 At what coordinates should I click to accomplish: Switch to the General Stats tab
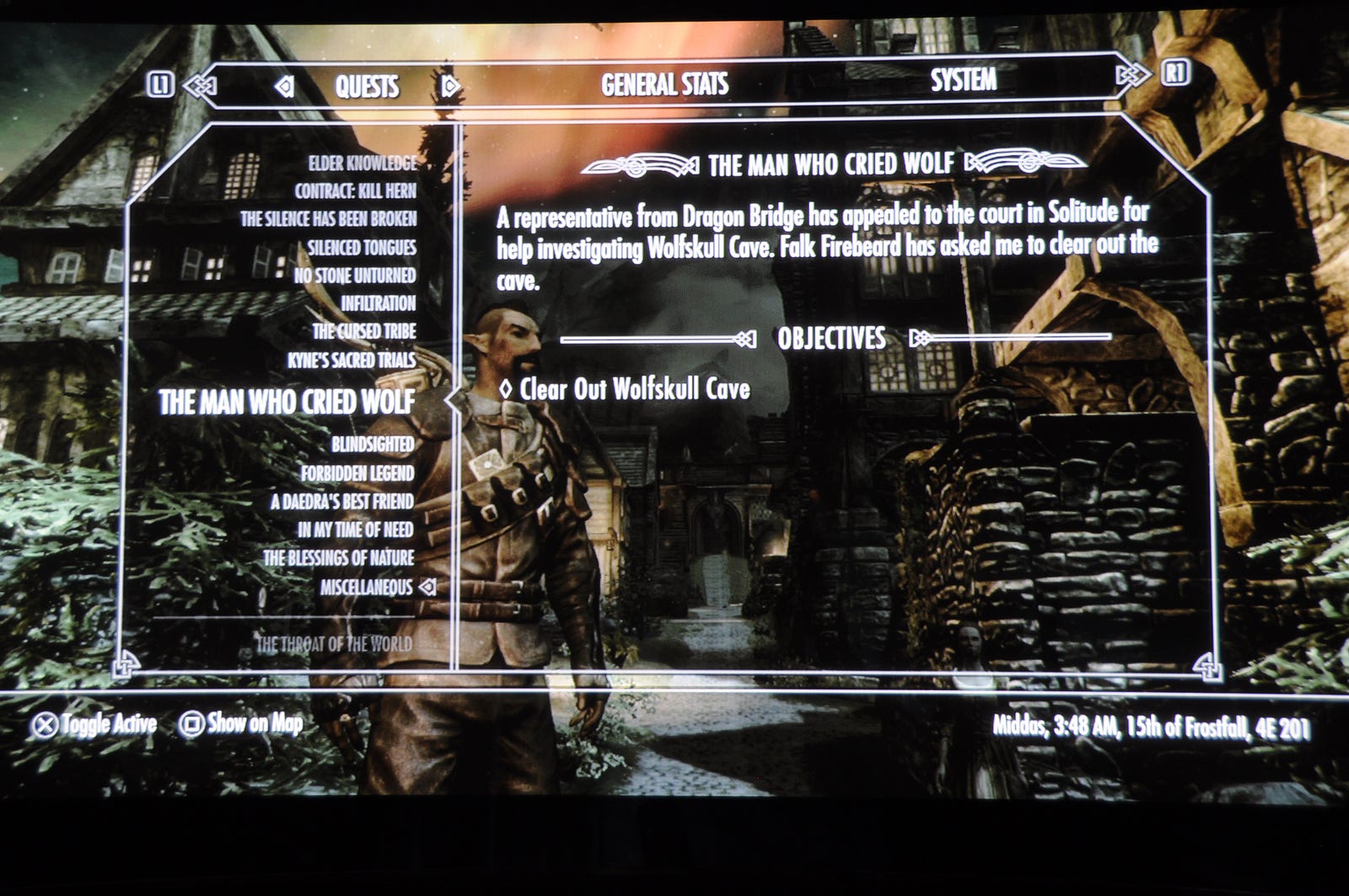[x=664, y=84]
